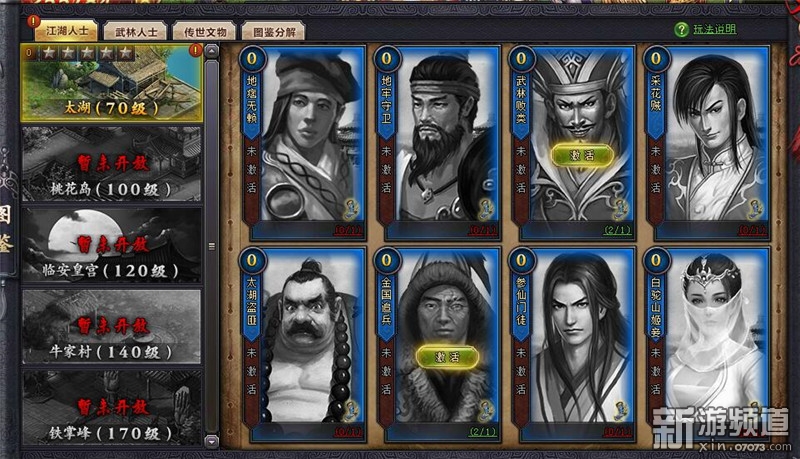The image size is (800, 459).
Task: Click the location list's up arrow
Action: tap(212, 49)
